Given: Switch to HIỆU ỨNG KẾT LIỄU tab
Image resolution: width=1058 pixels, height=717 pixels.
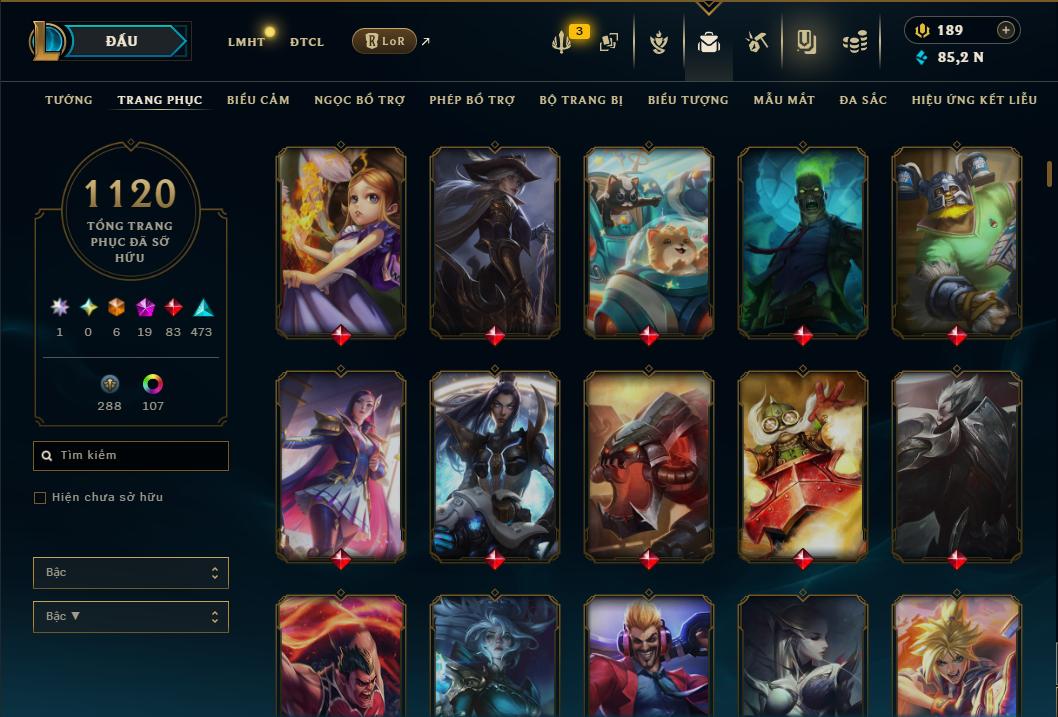Looking at the screenshot, I should [x=974, y=100].
